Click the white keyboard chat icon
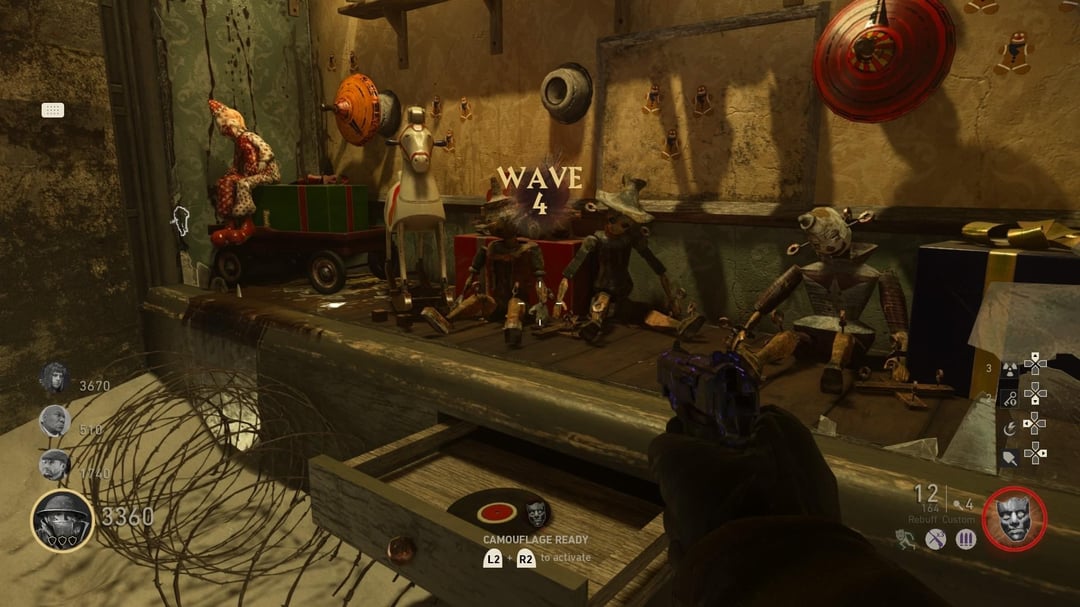 [53, 110]
